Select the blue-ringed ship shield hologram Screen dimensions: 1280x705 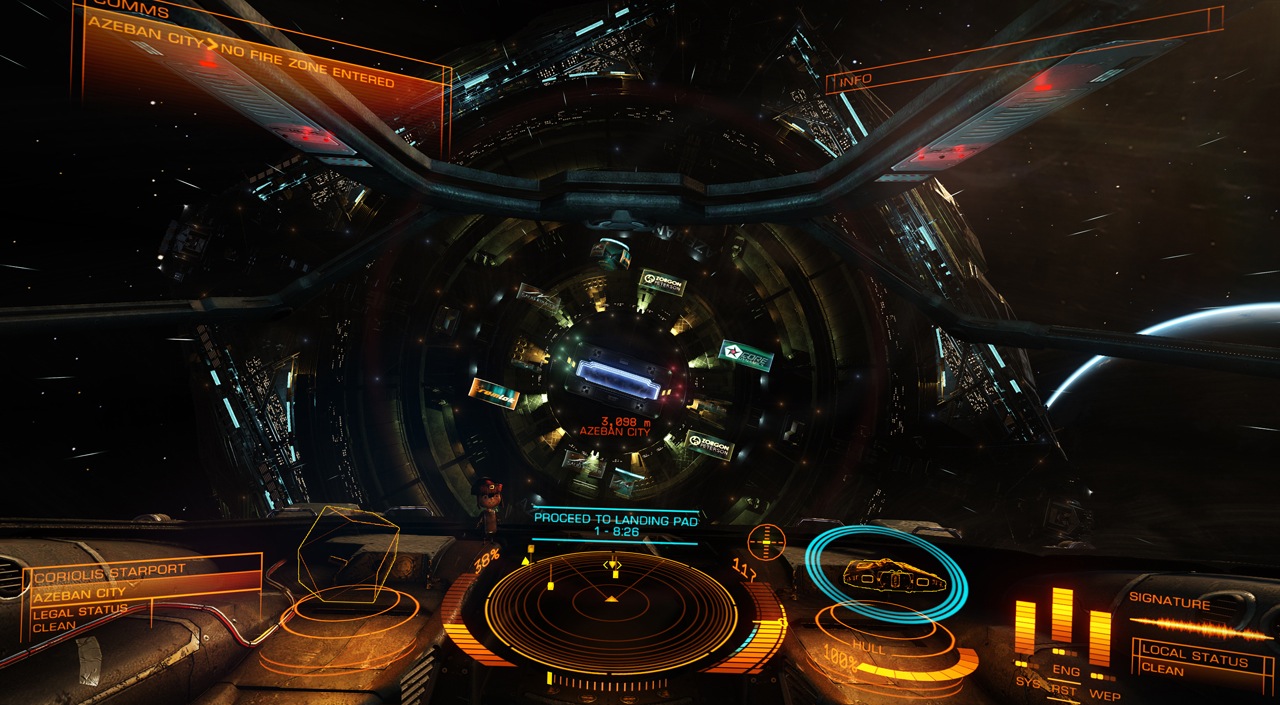[x=886, y=574]
